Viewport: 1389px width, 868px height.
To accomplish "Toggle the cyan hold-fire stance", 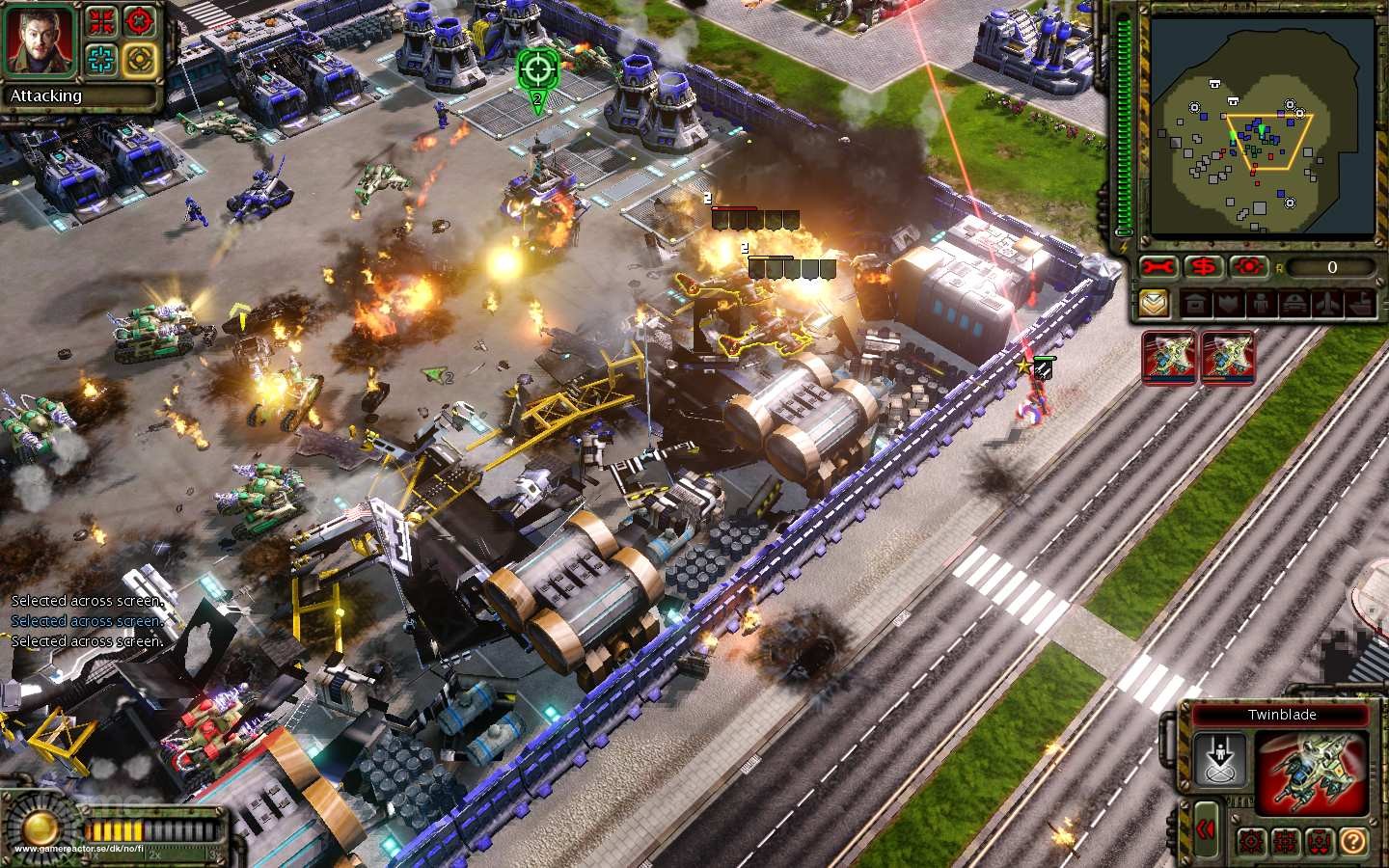I will (x=100, y=59).
